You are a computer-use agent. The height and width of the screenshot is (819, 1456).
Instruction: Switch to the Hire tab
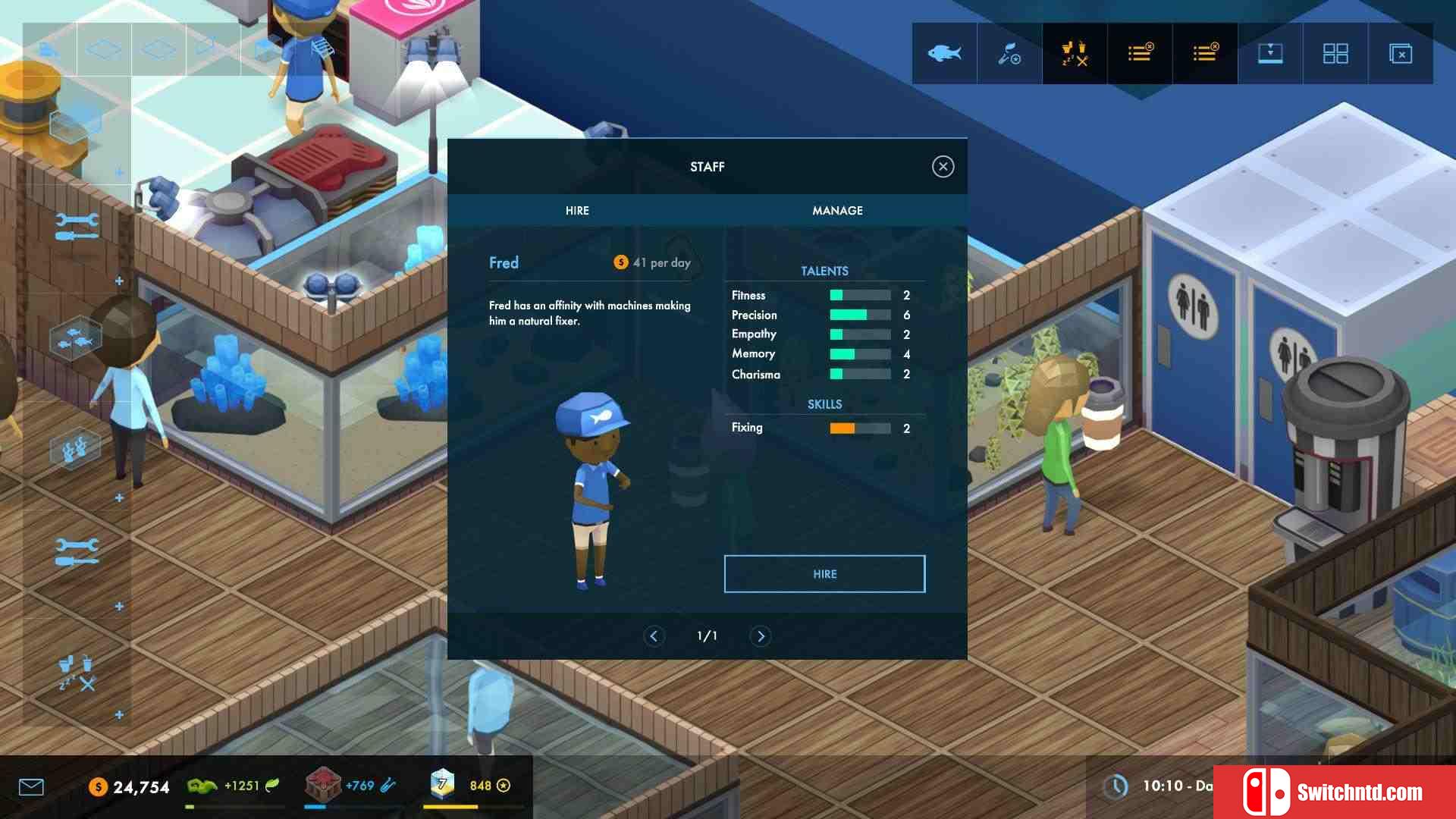click(x=577, y=211)
